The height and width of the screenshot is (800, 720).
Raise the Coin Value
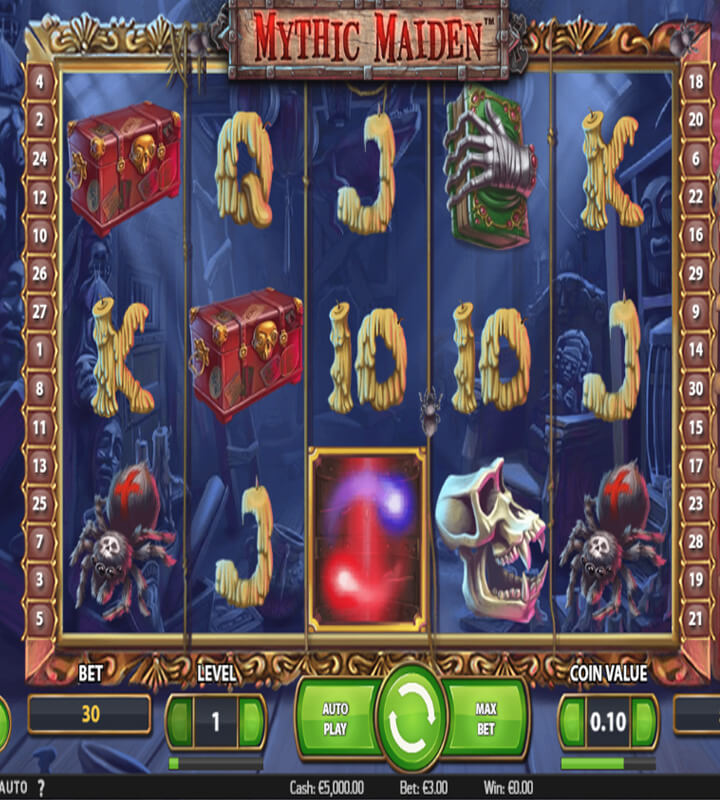(644, 718)
